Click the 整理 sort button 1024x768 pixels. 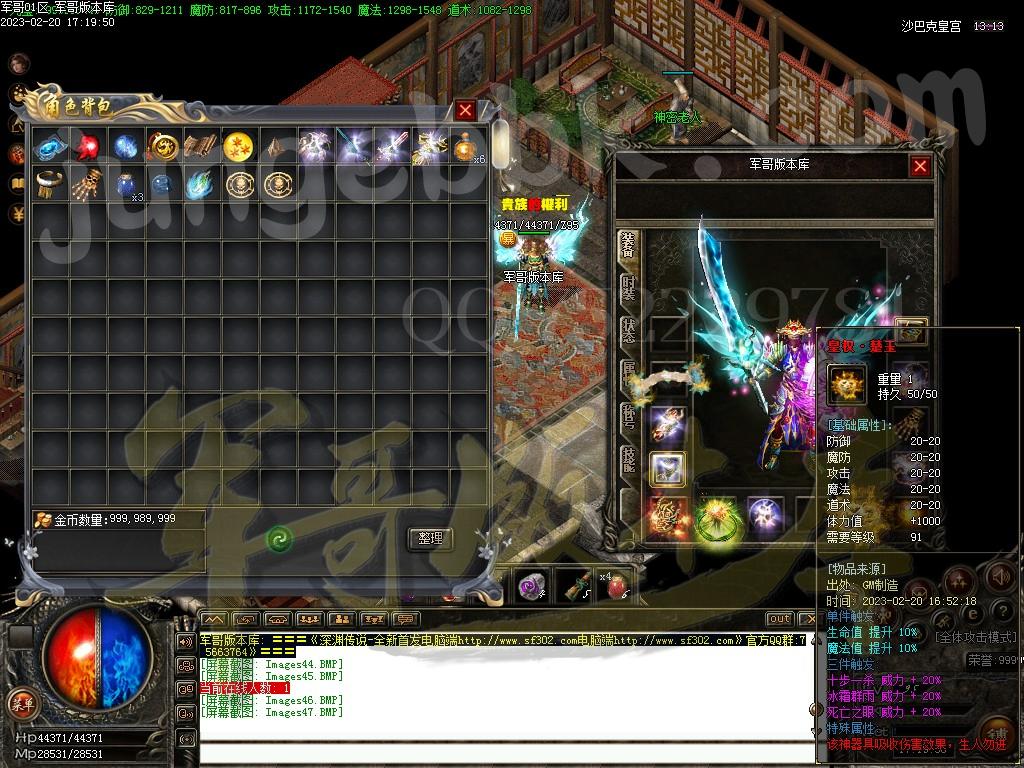[x=430, y=538]
